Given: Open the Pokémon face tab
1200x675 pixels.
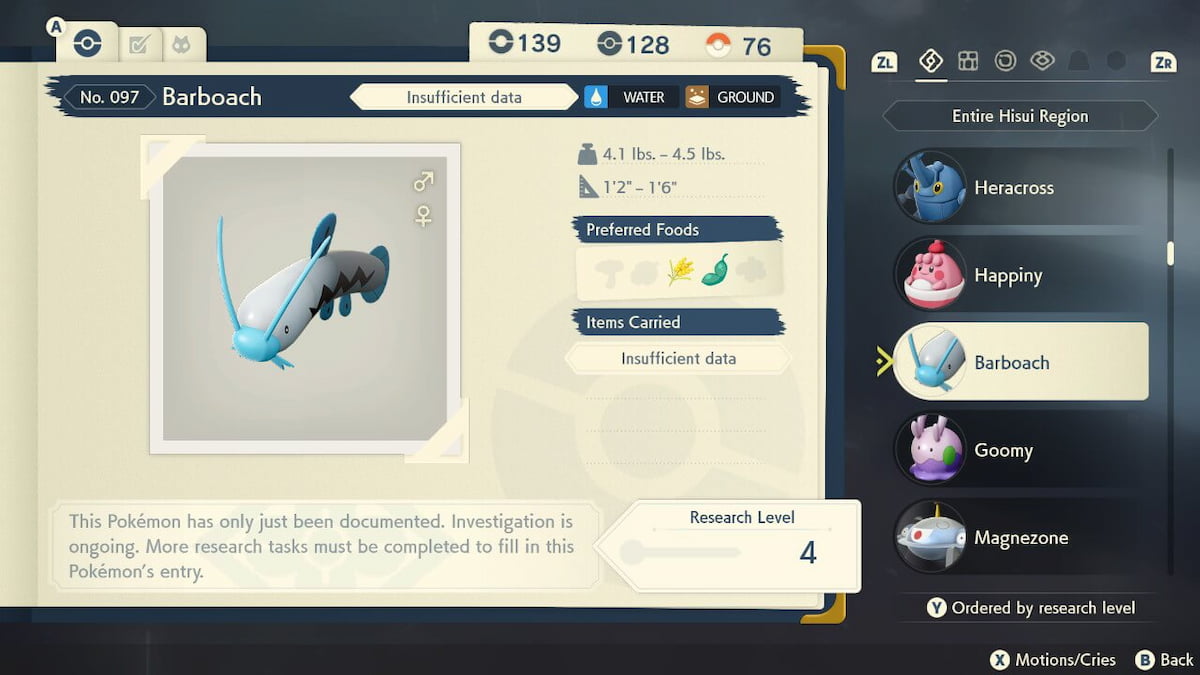Looking at the screenshot, I should coord(181,45).
